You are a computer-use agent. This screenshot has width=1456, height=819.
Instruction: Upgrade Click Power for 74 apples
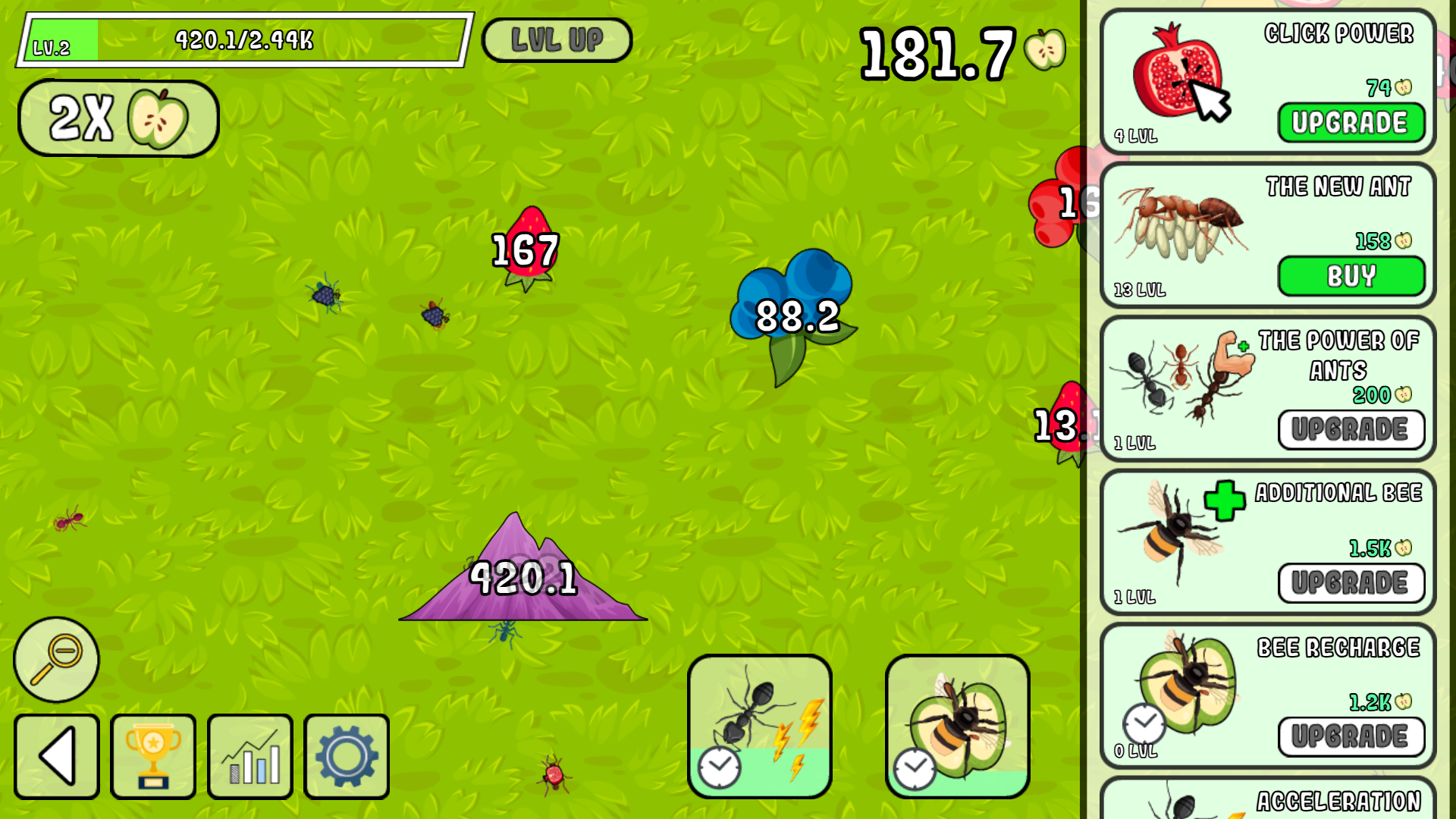click(x=1351, y=123)
